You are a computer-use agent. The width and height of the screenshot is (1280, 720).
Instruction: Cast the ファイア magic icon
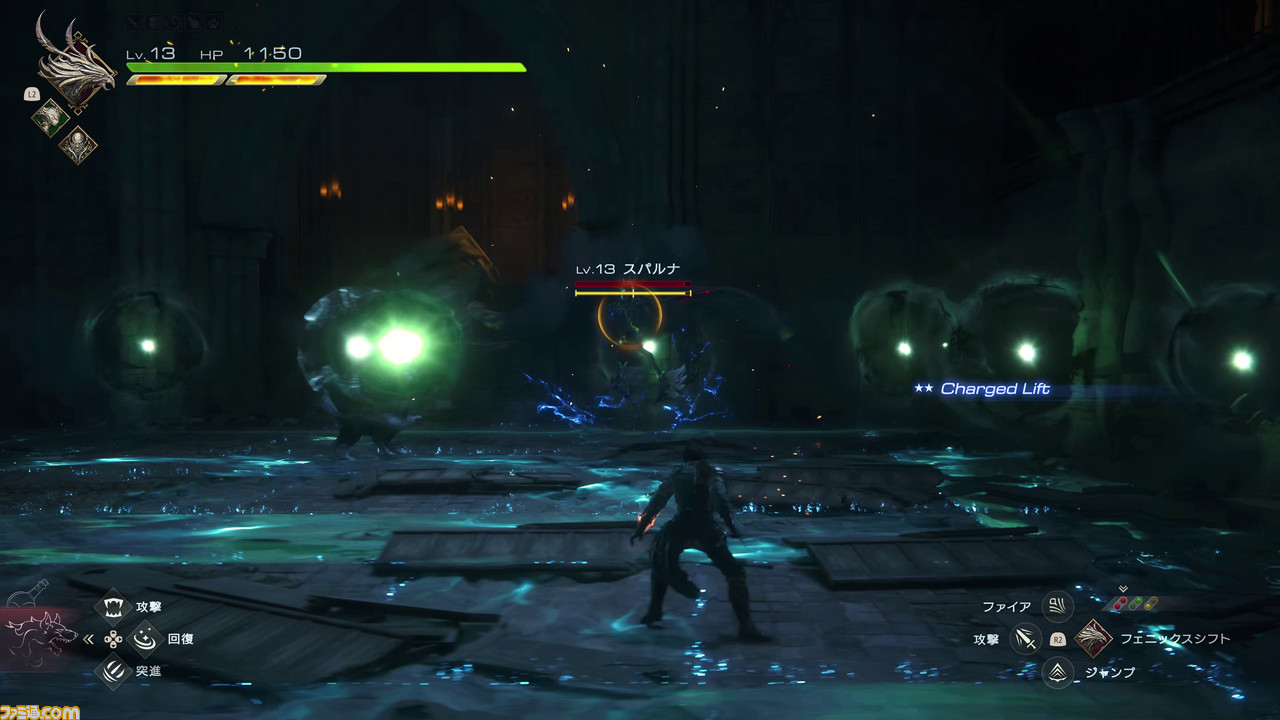1057,606
